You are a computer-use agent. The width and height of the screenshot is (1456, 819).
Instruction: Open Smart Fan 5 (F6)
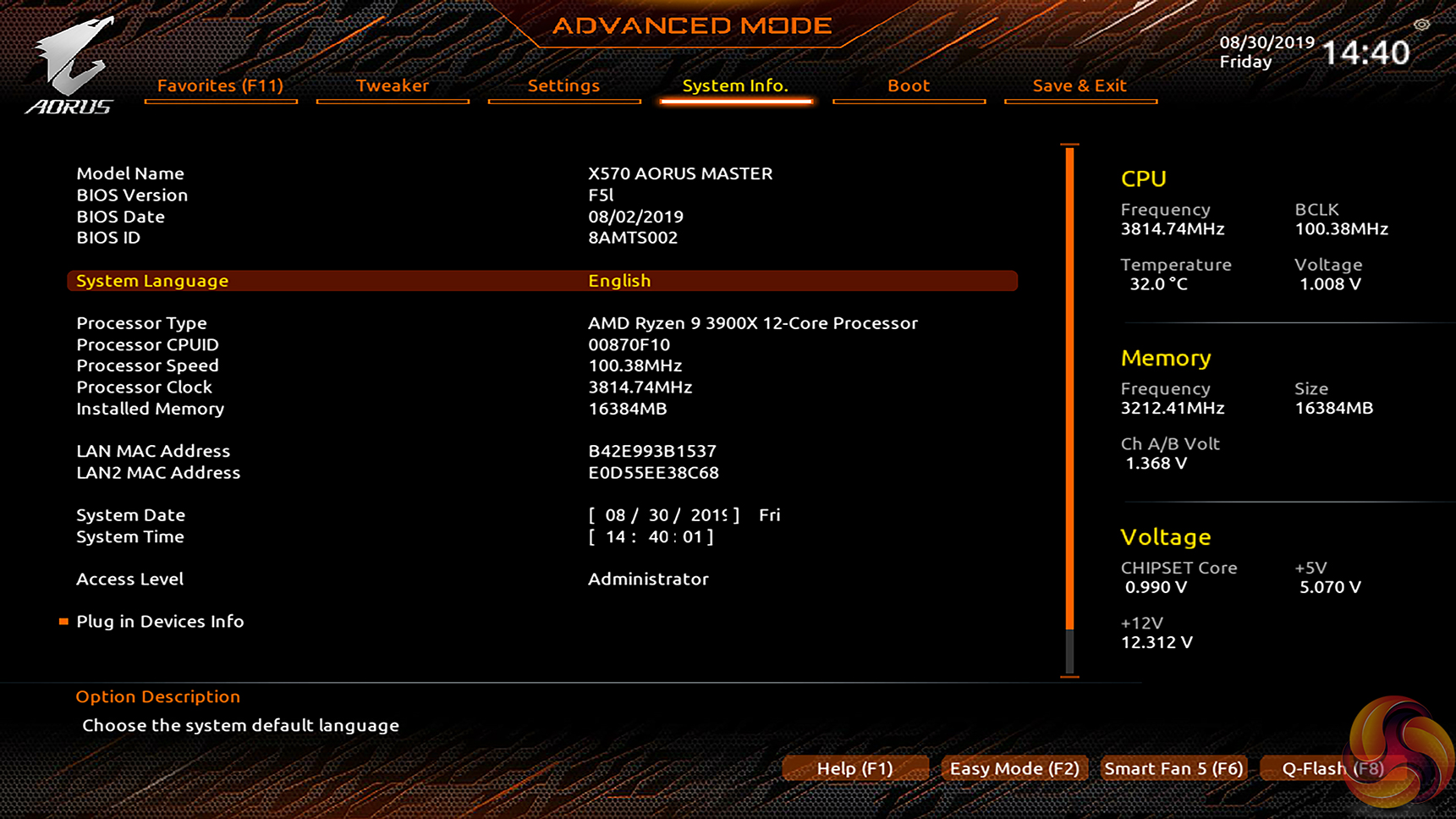point(1173,768)
